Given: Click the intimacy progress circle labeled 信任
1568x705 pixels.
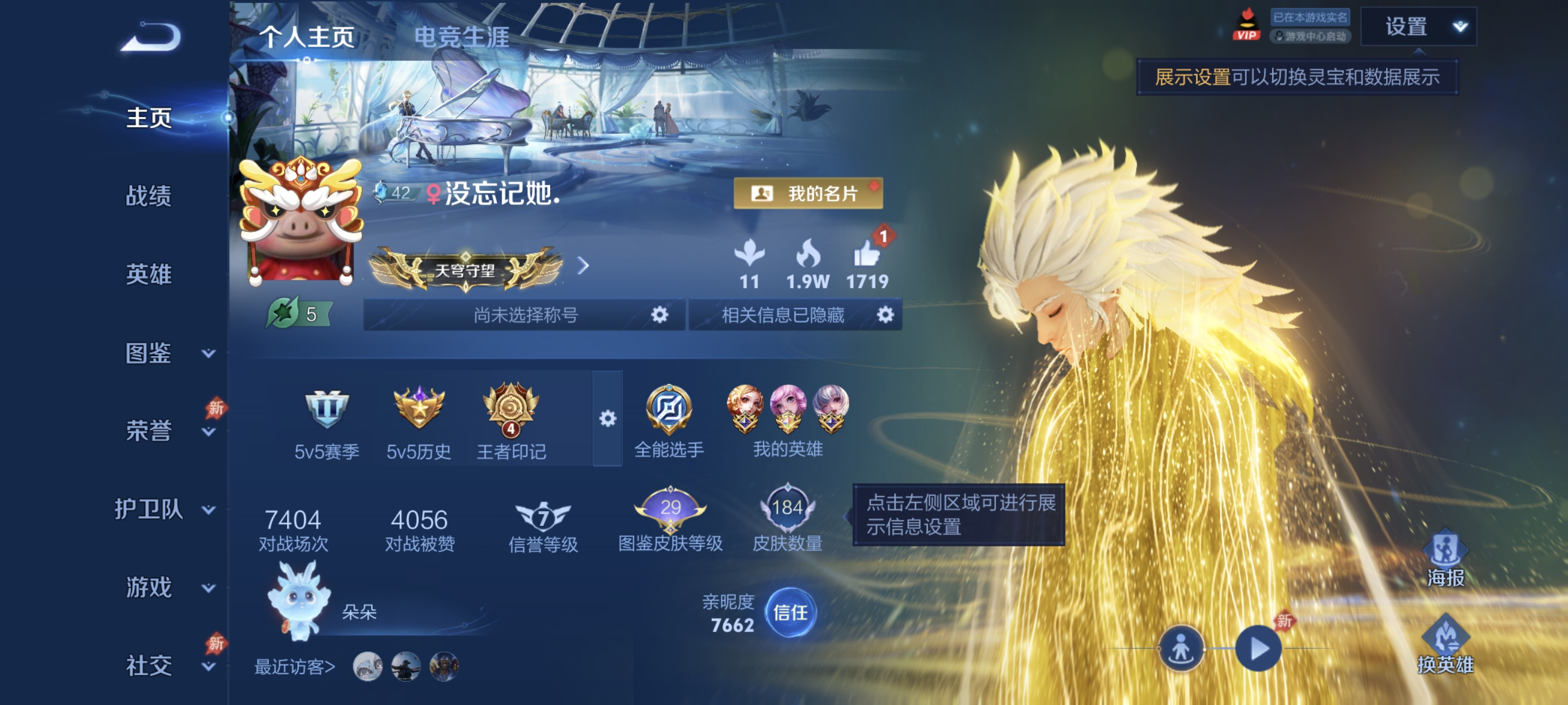Looking at the screenshot, I should [x=790, y=615].
